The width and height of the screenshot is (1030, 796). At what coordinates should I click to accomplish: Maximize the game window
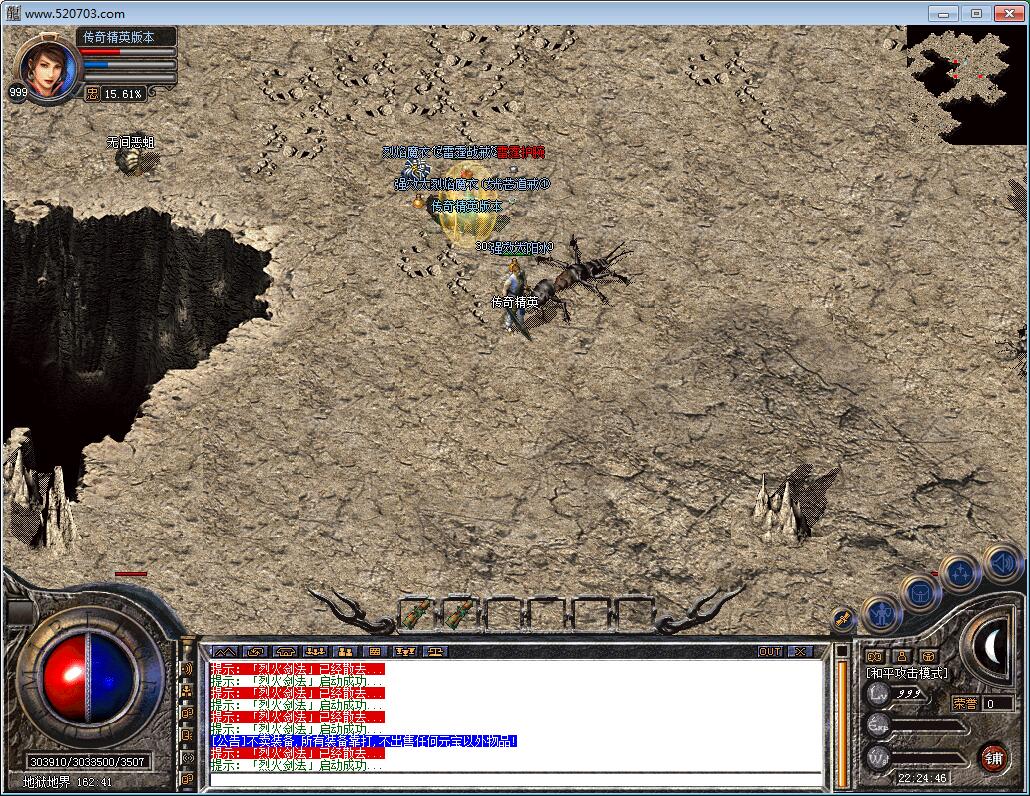pyautogui.click(x=977, y=13)
